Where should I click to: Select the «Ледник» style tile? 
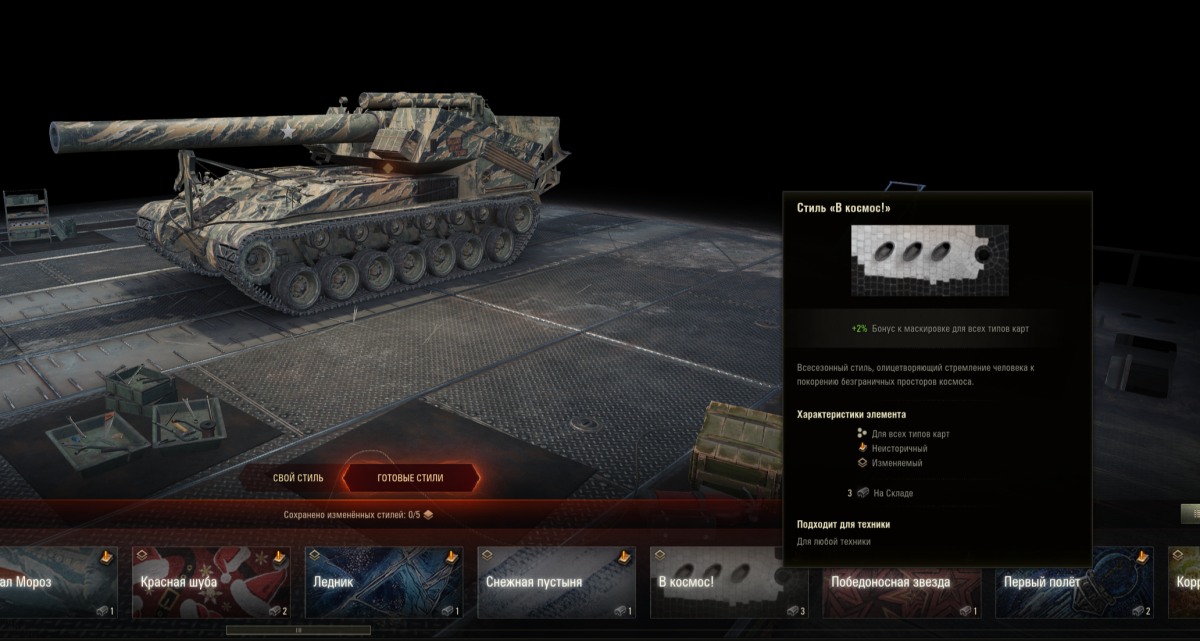tap(384, 582)
